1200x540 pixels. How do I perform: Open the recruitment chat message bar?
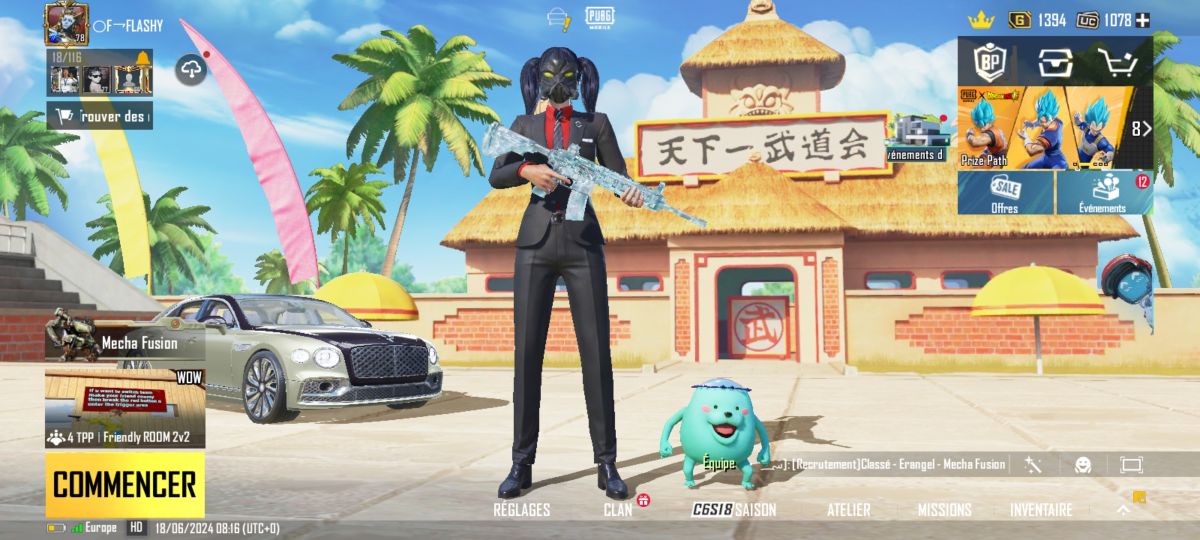pyautogui.click(x=890, y=465)
